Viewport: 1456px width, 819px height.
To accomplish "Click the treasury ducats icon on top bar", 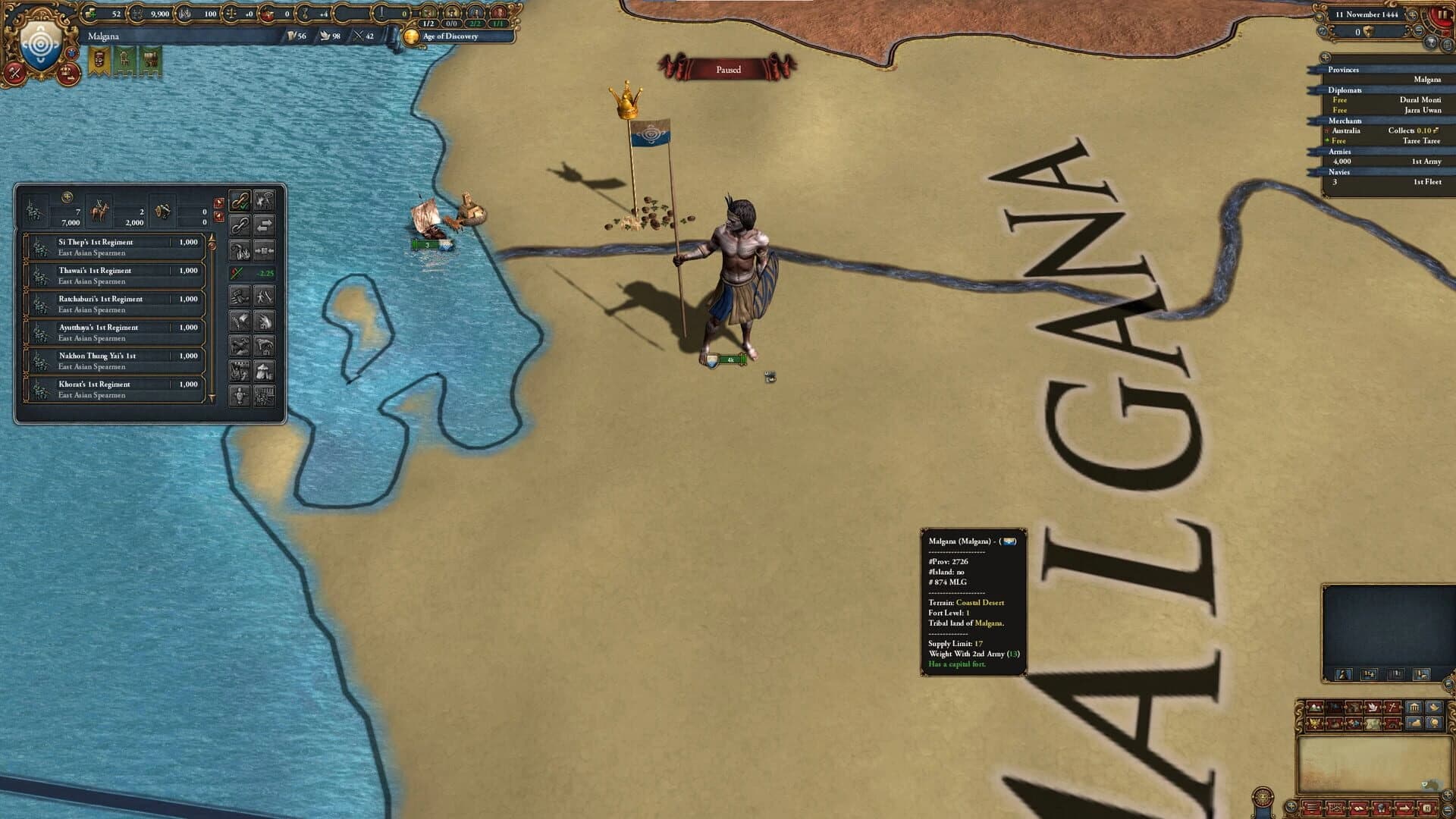I will 91,13.
